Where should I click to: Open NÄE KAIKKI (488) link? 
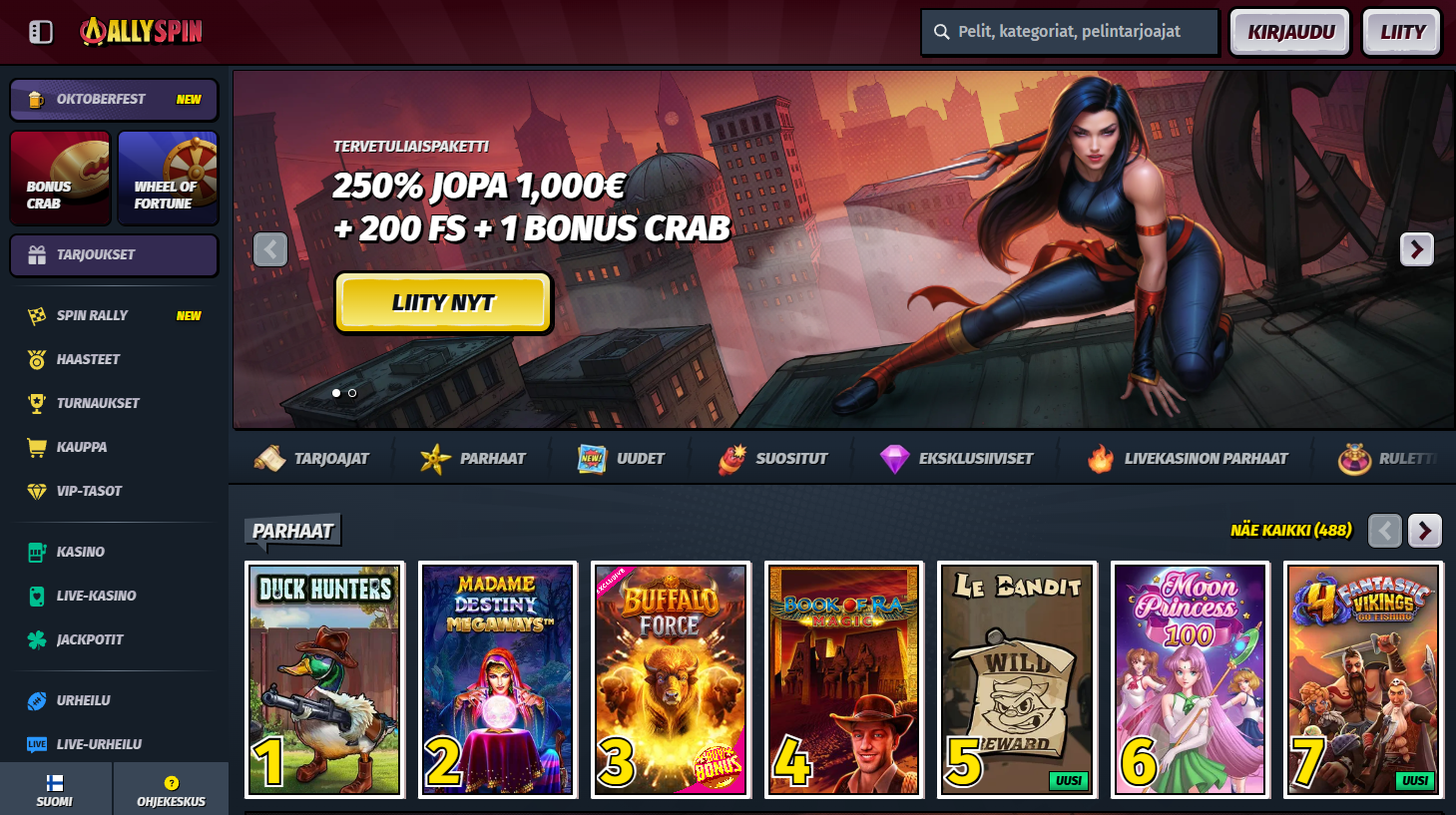coord(1290,530)
